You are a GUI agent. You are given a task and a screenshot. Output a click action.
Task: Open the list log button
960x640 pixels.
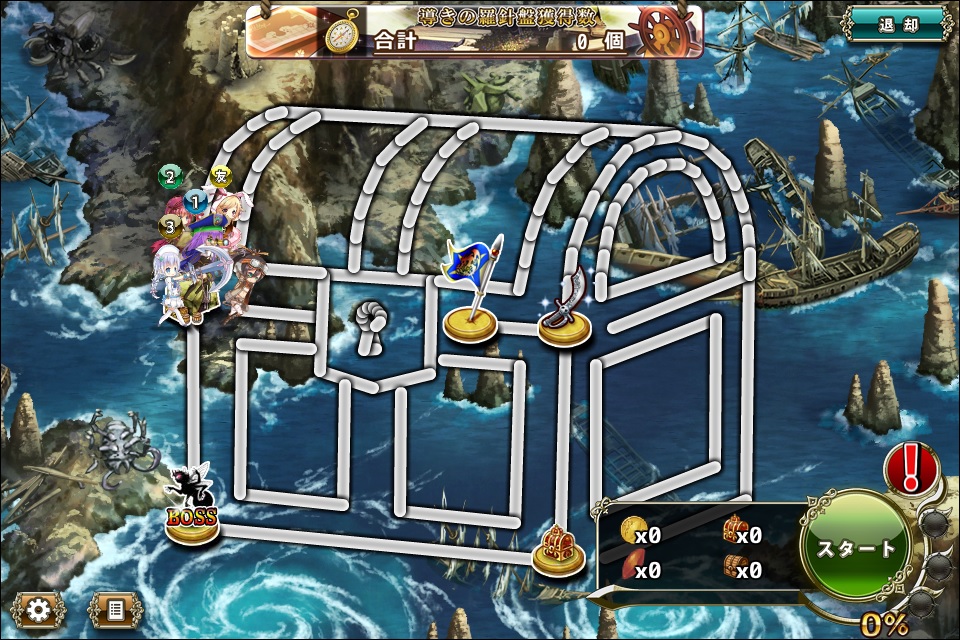click(115, 609)
